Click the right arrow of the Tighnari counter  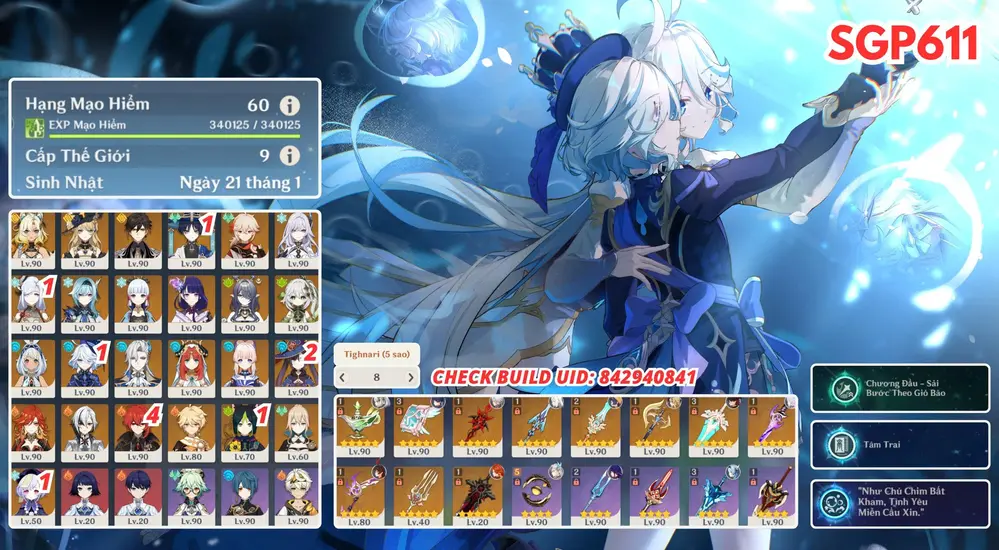pyautogui.click(x=410, y=377)
